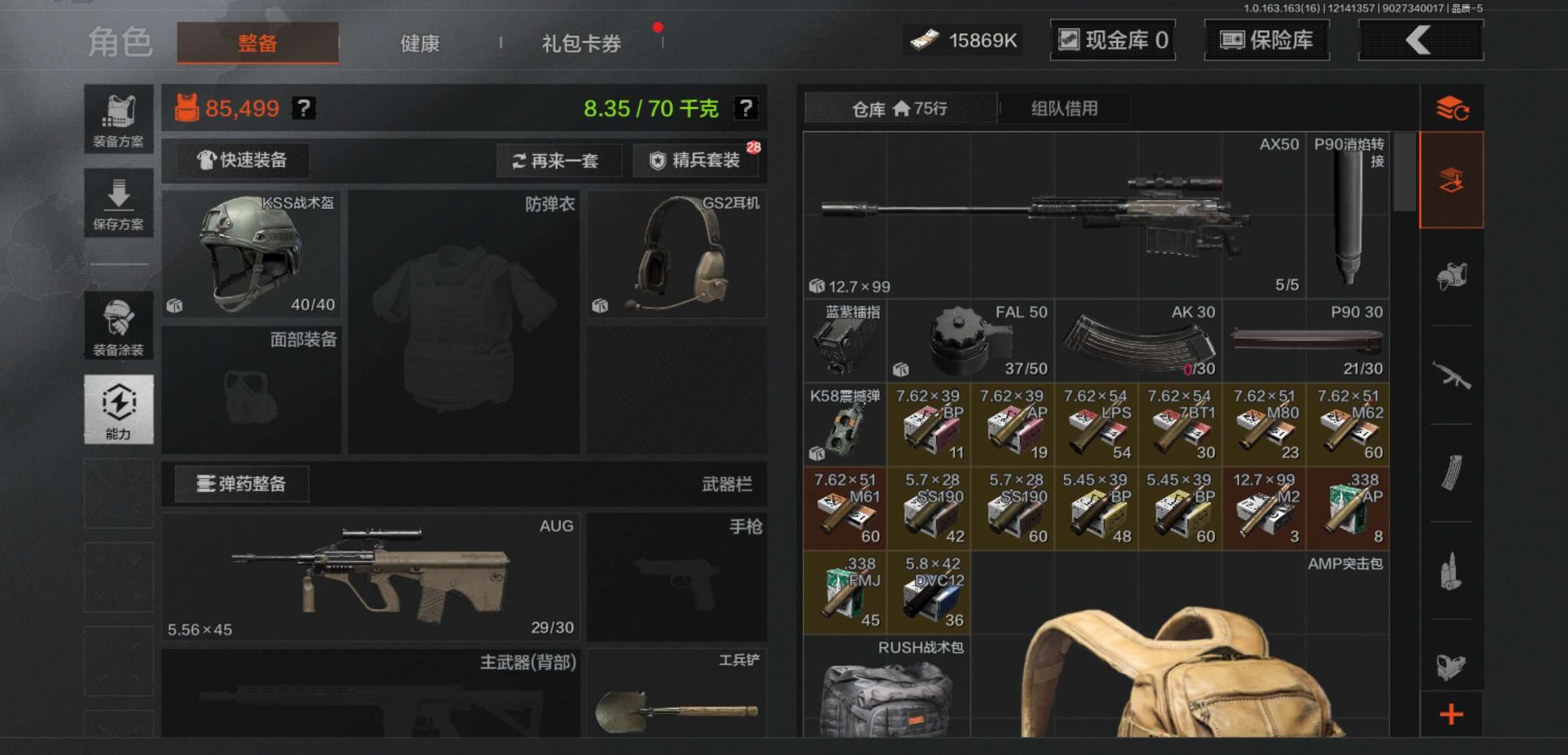The height and width of the screenshot is (755, 1568).
Task: Click the 再来一套 button
Action: (559, 161)
